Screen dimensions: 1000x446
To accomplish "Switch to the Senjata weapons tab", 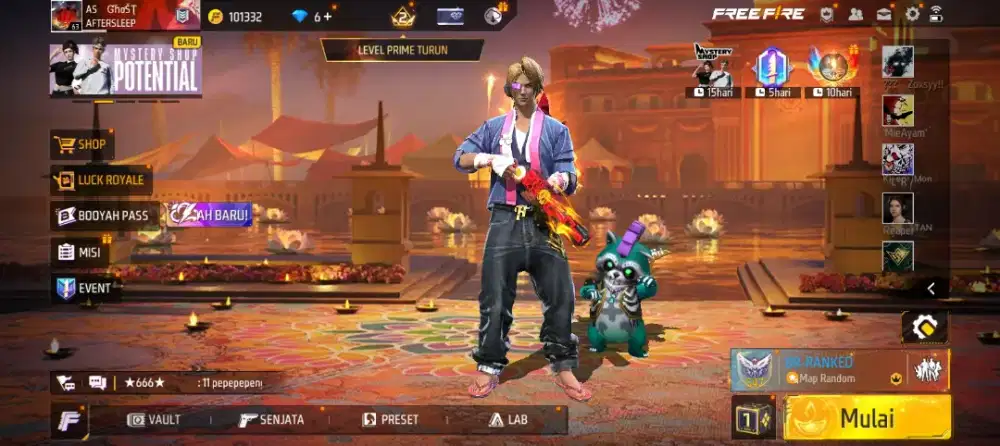I will pos(271,420).
